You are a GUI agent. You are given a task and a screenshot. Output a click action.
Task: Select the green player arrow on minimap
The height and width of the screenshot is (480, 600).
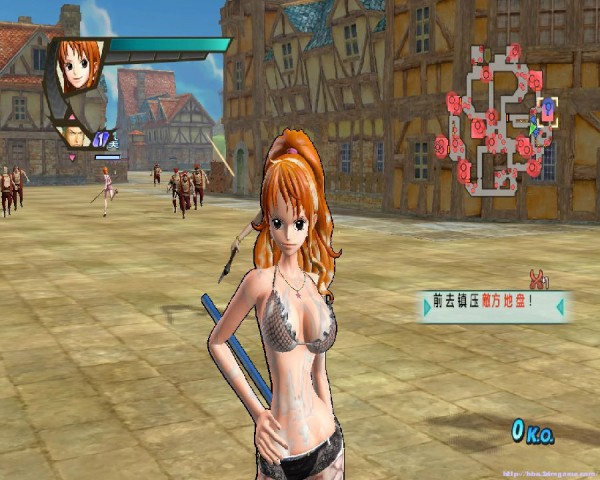point(533,127)
